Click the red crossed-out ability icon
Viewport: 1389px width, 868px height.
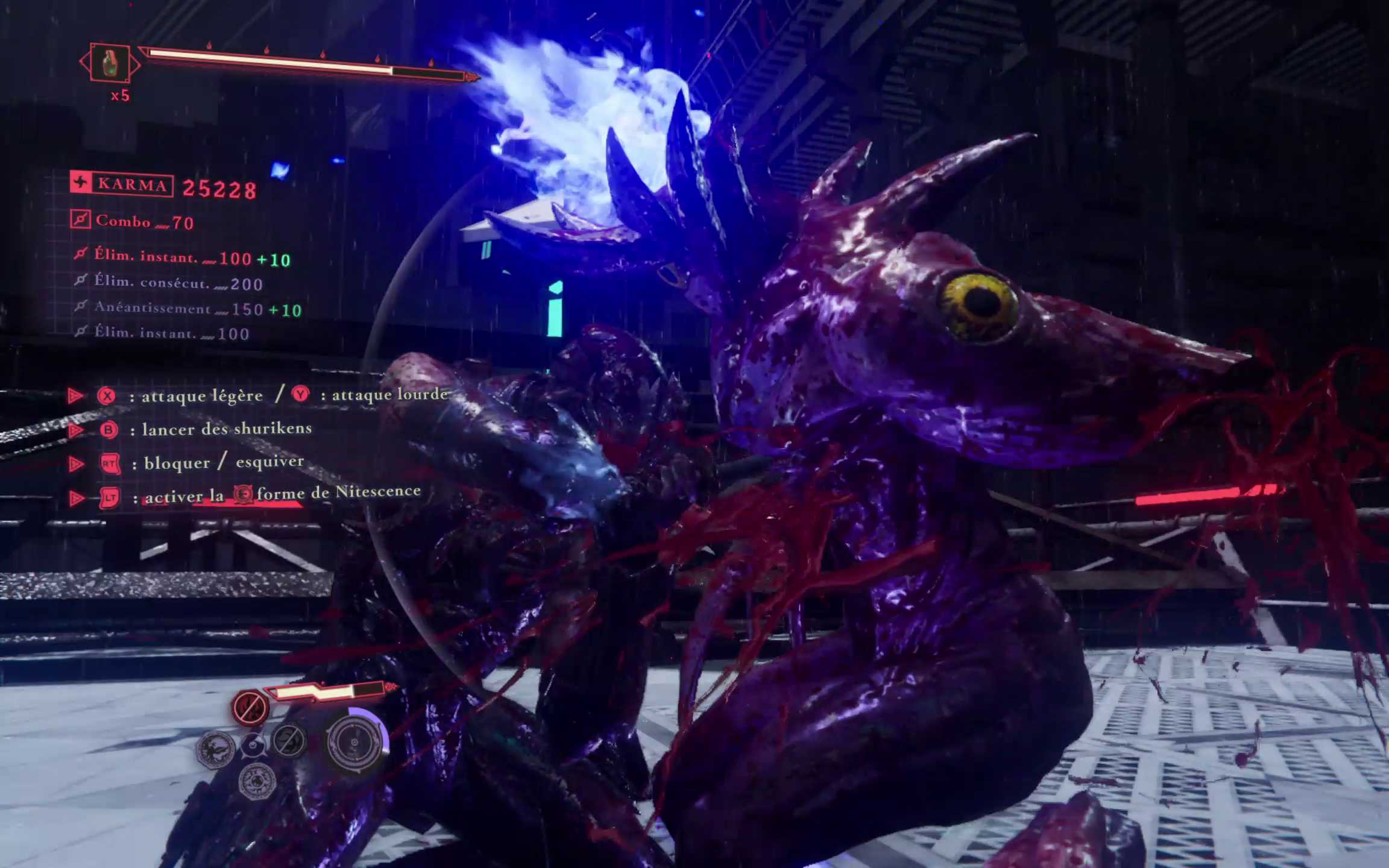pos(250,706)
